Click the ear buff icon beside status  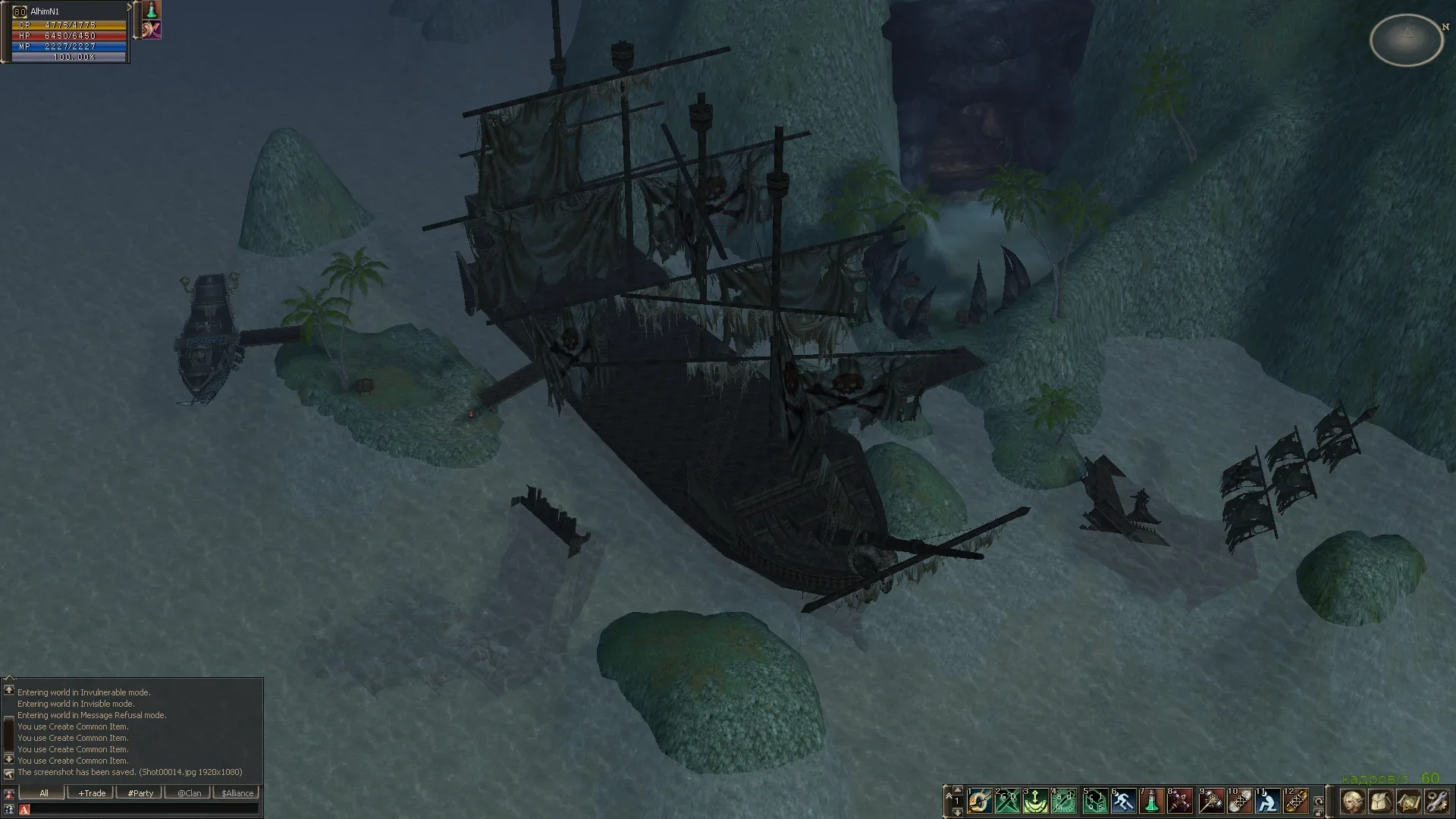pyautogui.click(x=152, y=30)
